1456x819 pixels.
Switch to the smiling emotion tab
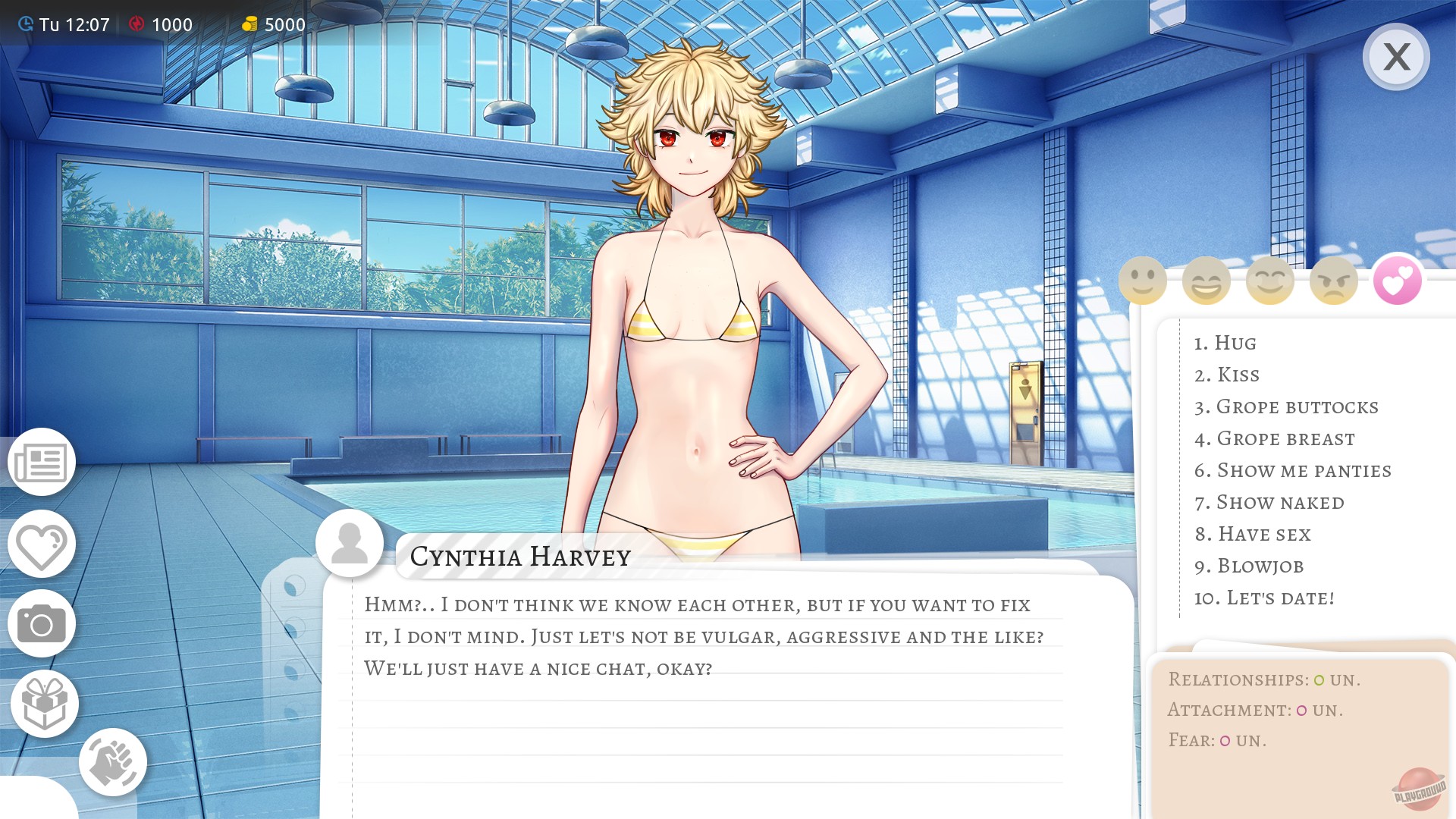point(1142,280)
